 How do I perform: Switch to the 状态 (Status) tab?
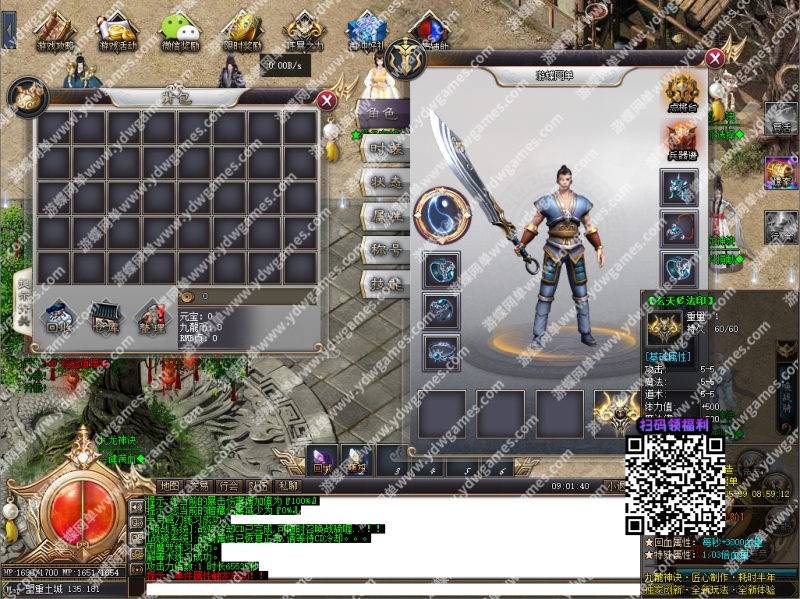tap(385, 182)
